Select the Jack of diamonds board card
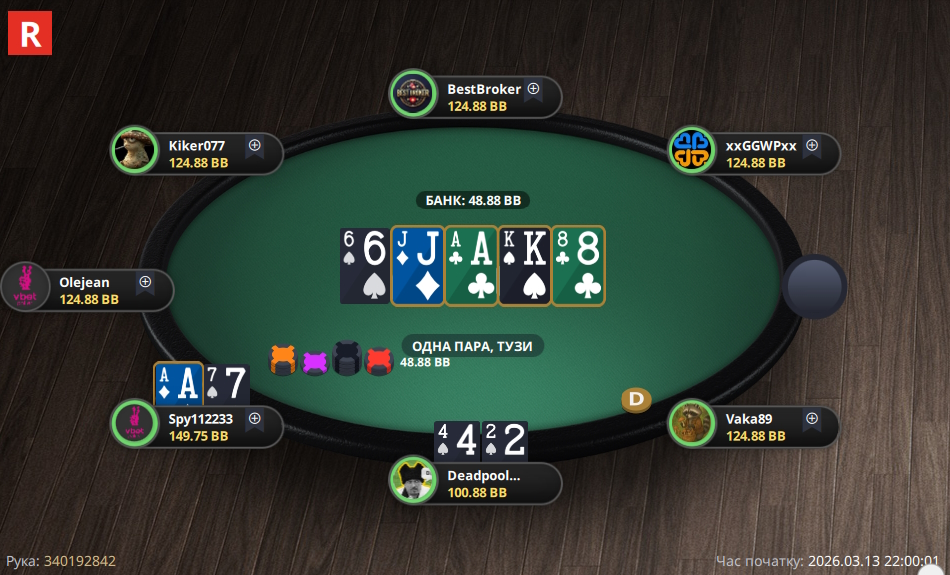The image size is (950, 575). point(416,265)
